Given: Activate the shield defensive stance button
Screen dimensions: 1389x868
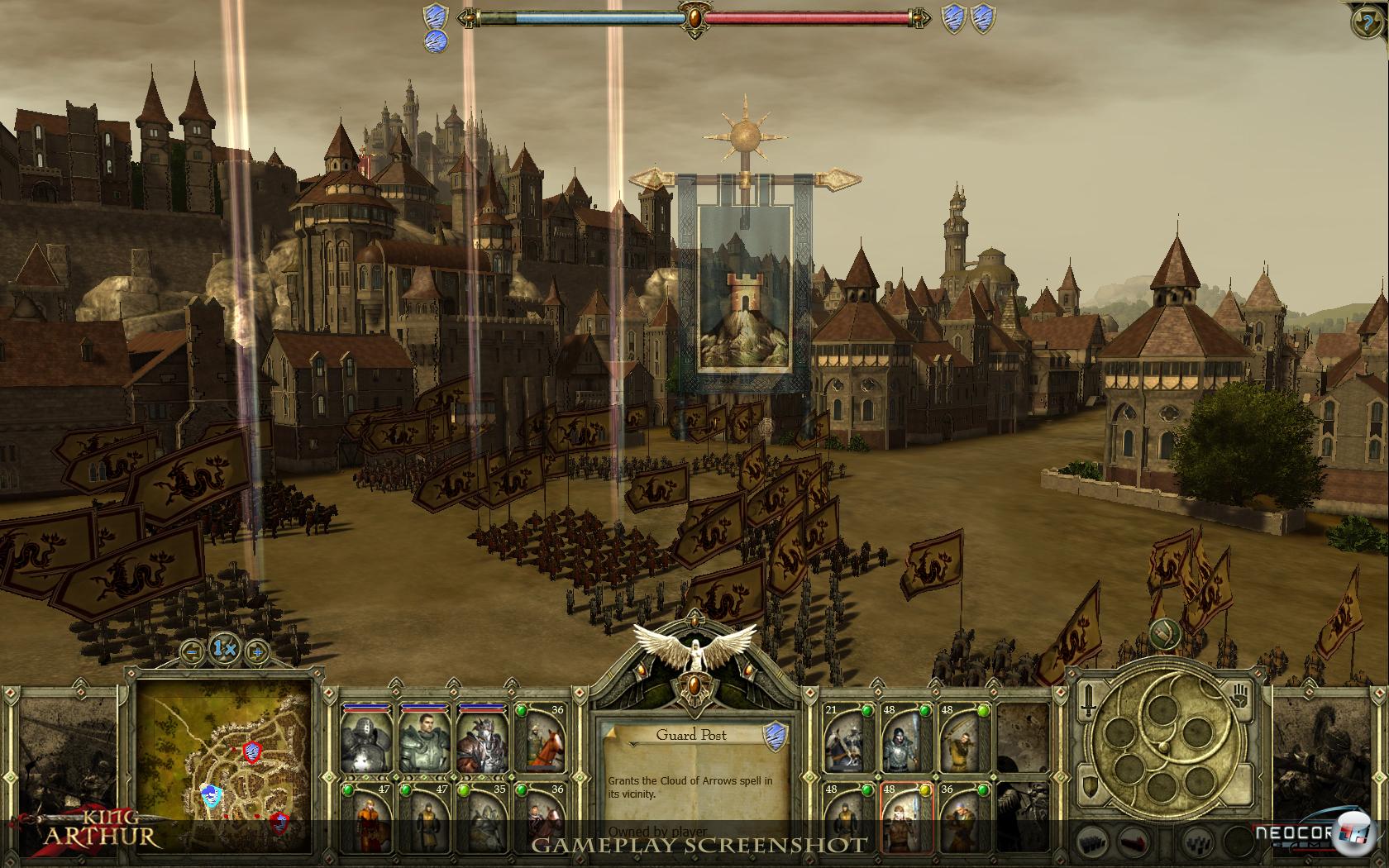Looking at the screenshot, I should [1091, 785].
